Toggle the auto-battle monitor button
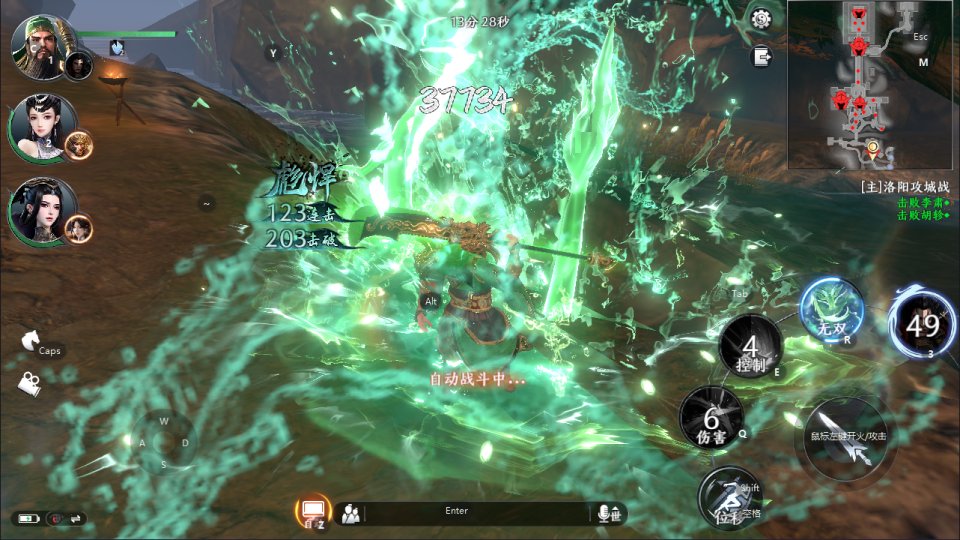Viewport: 960px width, 540px height. 313,512
